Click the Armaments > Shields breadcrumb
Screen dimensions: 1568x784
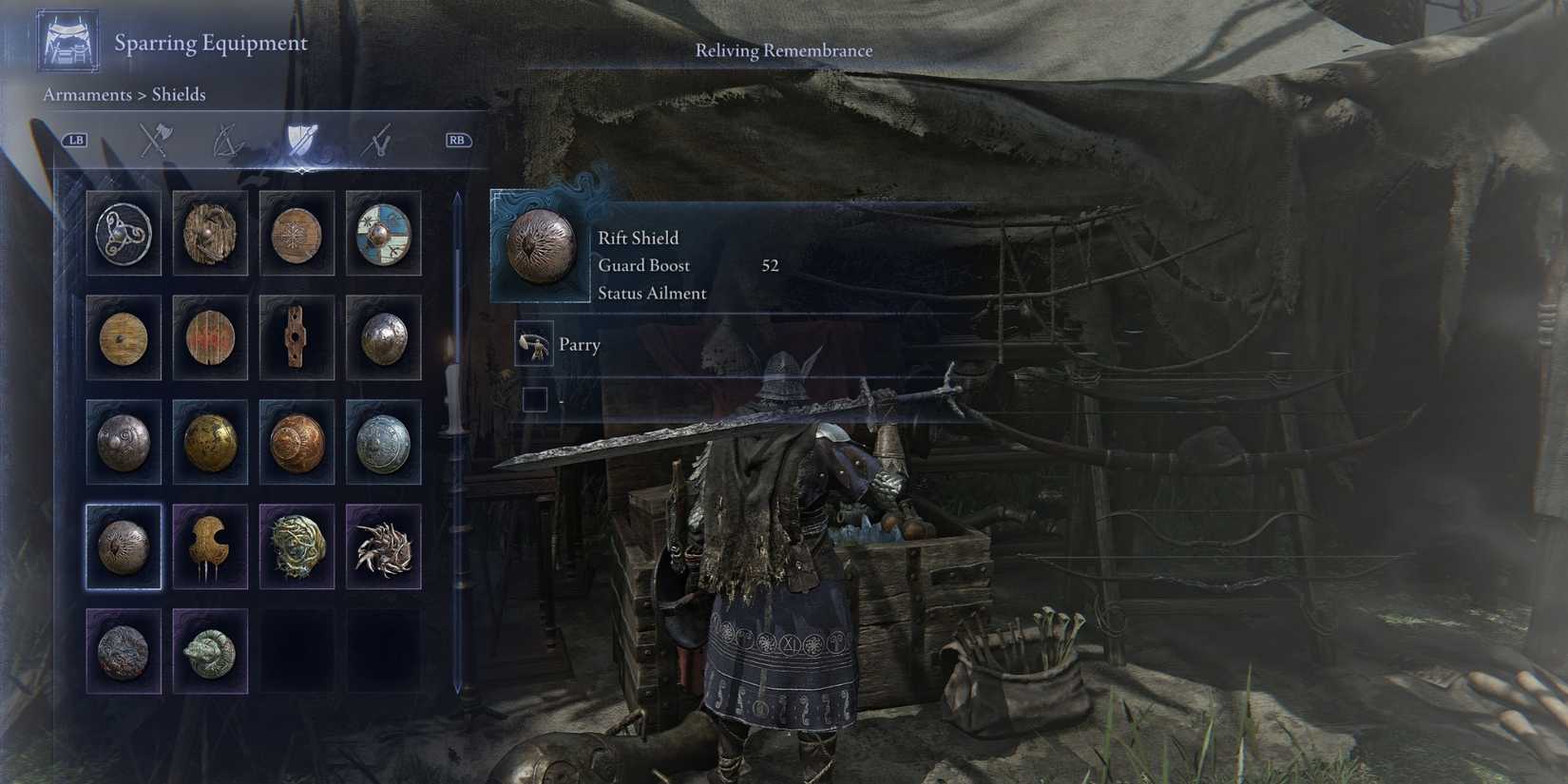[124, 94]
